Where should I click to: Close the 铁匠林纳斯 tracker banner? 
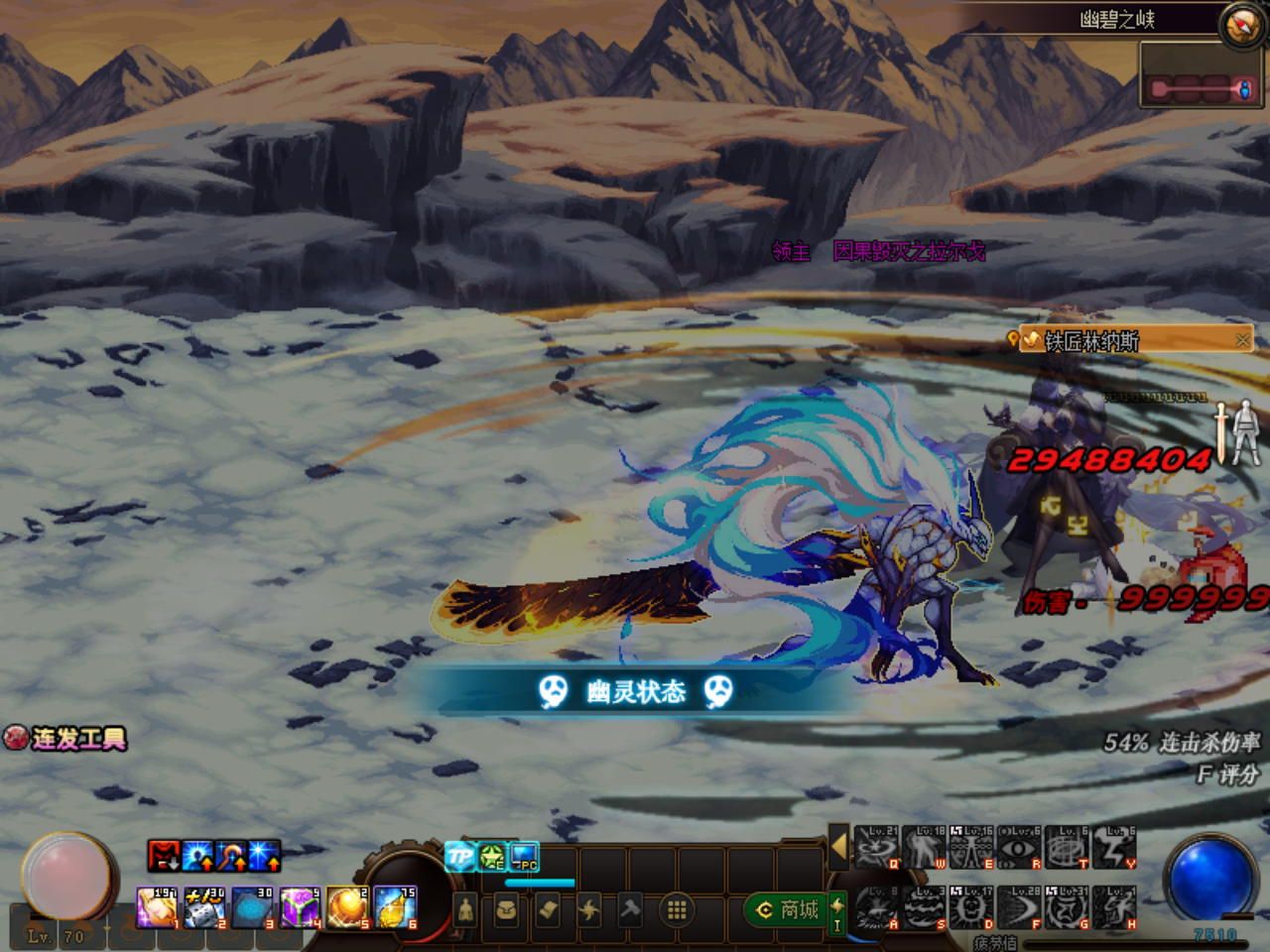[1242, 340]
